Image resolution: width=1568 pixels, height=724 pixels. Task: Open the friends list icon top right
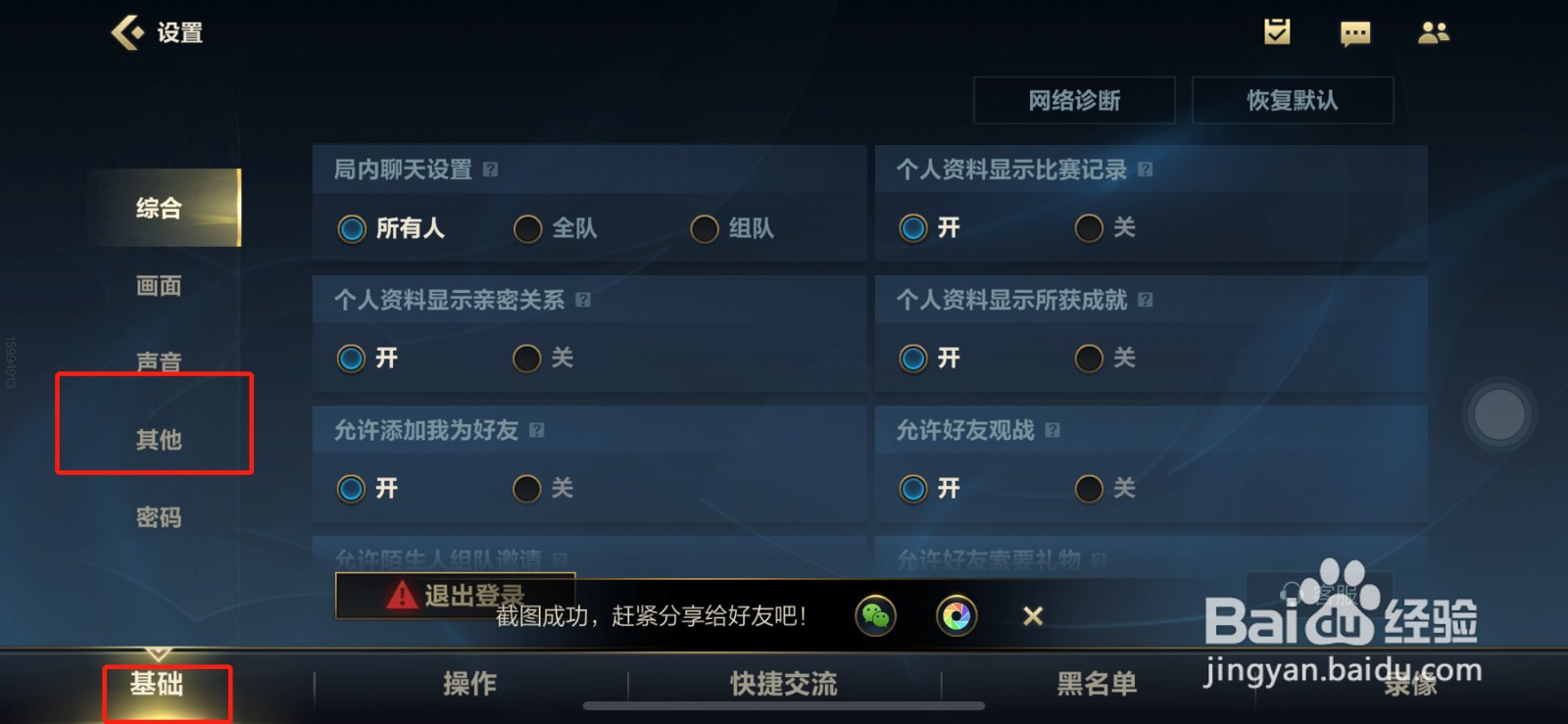point(1434,32)
